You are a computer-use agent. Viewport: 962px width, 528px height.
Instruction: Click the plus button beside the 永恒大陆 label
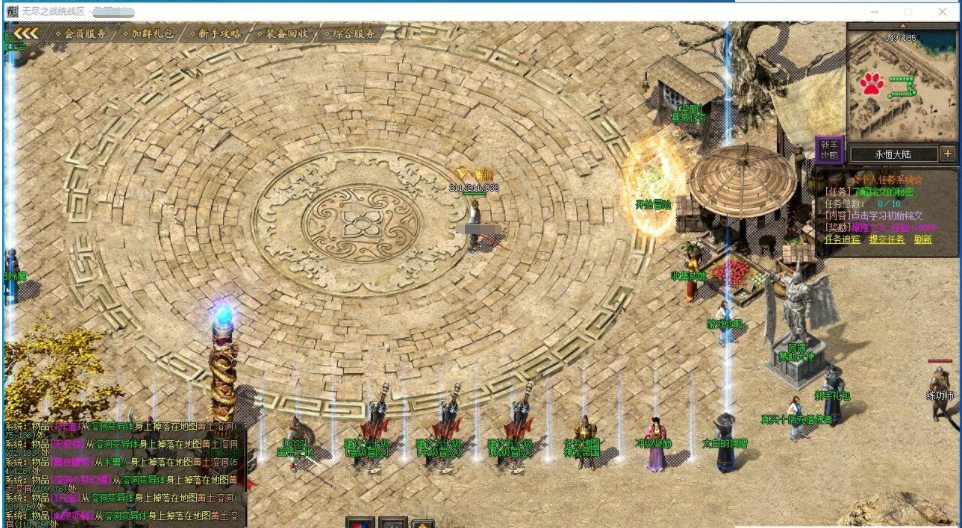pos(947,154)
